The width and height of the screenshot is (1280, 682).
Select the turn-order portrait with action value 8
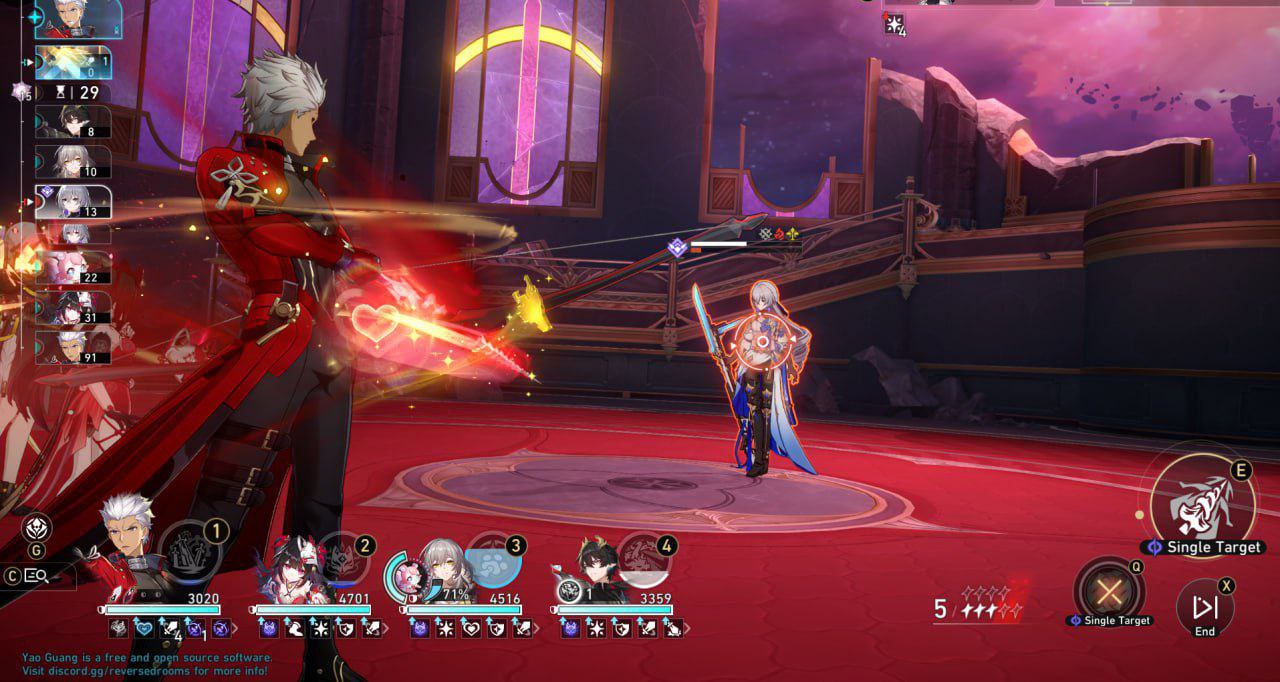[x=72, y=121]
